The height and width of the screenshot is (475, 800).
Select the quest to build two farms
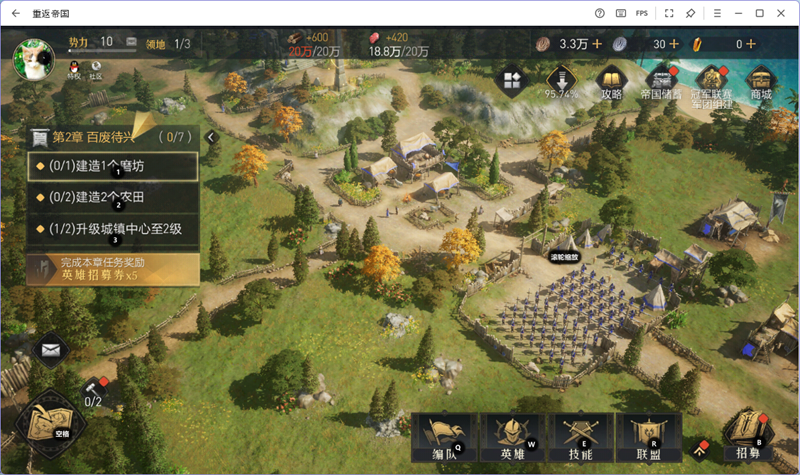[x=112, y=197]
